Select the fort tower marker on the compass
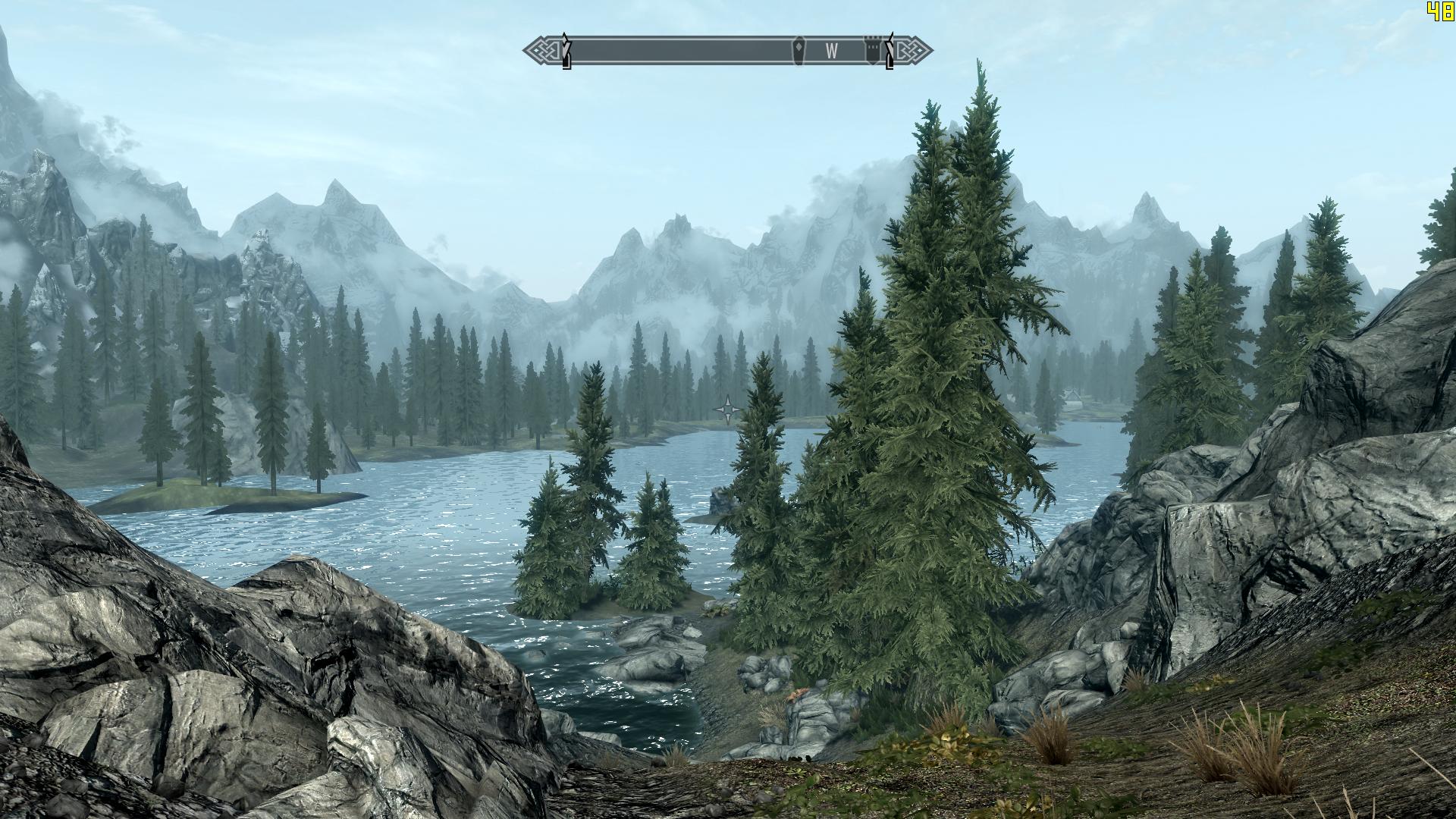 [871, 51]
